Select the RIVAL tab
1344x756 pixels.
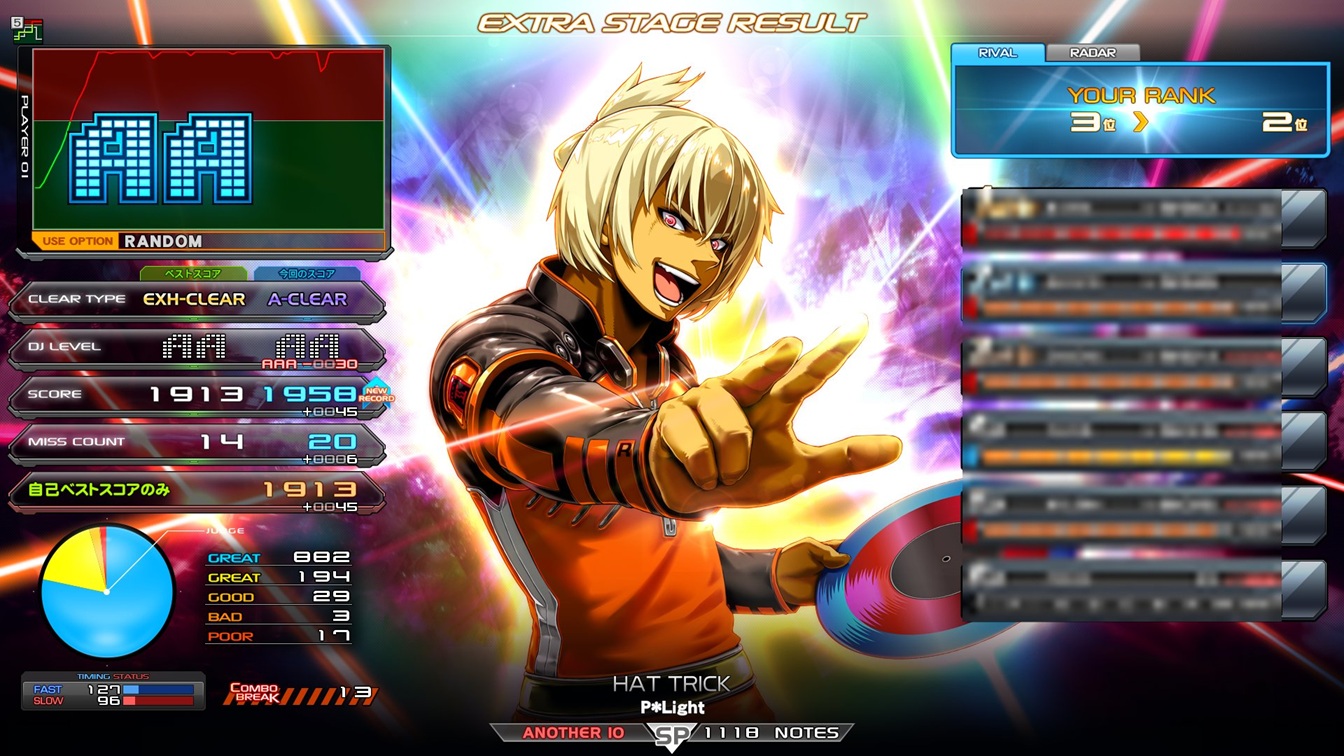tap(997, 53)
